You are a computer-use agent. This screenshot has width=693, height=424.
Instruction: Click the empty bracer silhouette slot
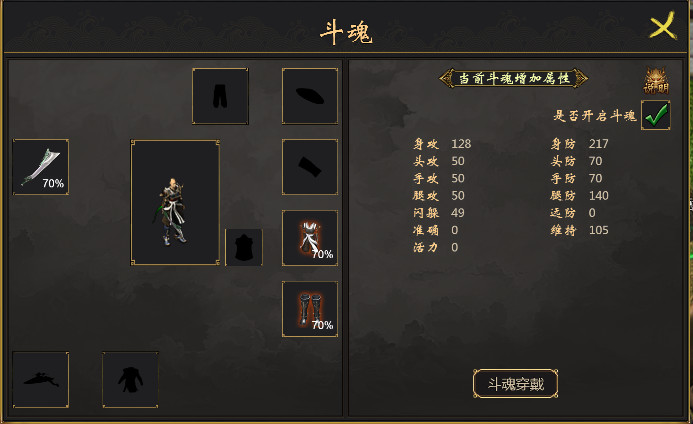(x=310, y=167)
